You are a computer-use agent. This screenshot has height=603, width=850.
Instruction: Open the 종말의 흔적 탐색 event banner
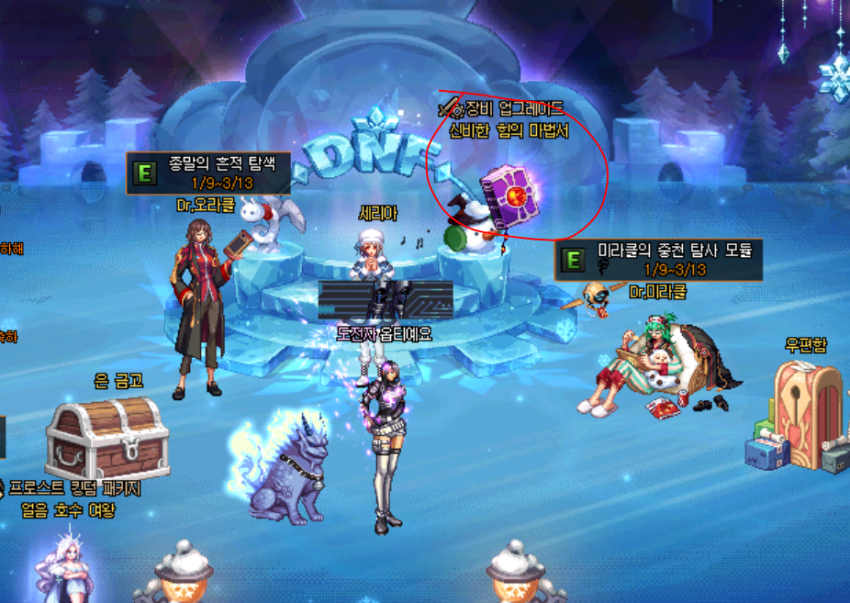click(x=208, y=172)
